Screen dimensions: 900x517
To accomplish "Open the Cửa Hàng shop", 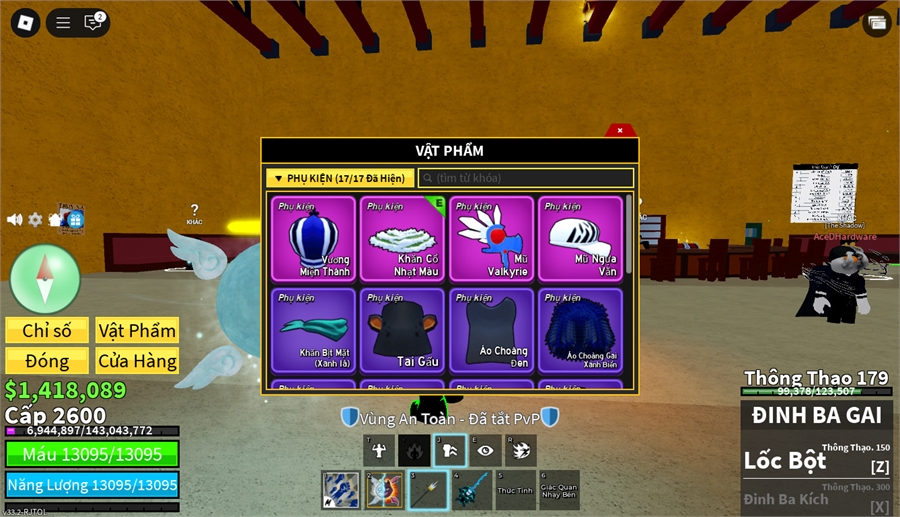I will coord(137,361).
